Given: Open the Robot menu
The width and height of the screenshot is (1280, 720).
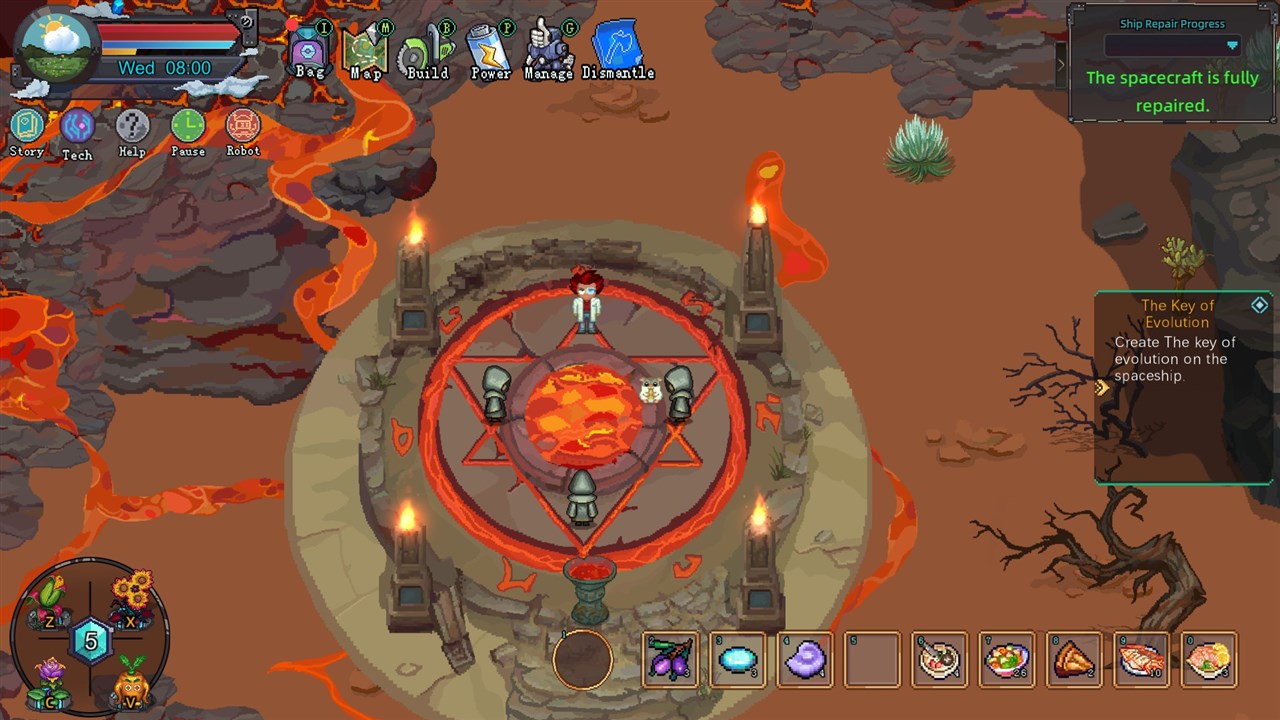Looking at the screenshot, I should tap(243, 130).
